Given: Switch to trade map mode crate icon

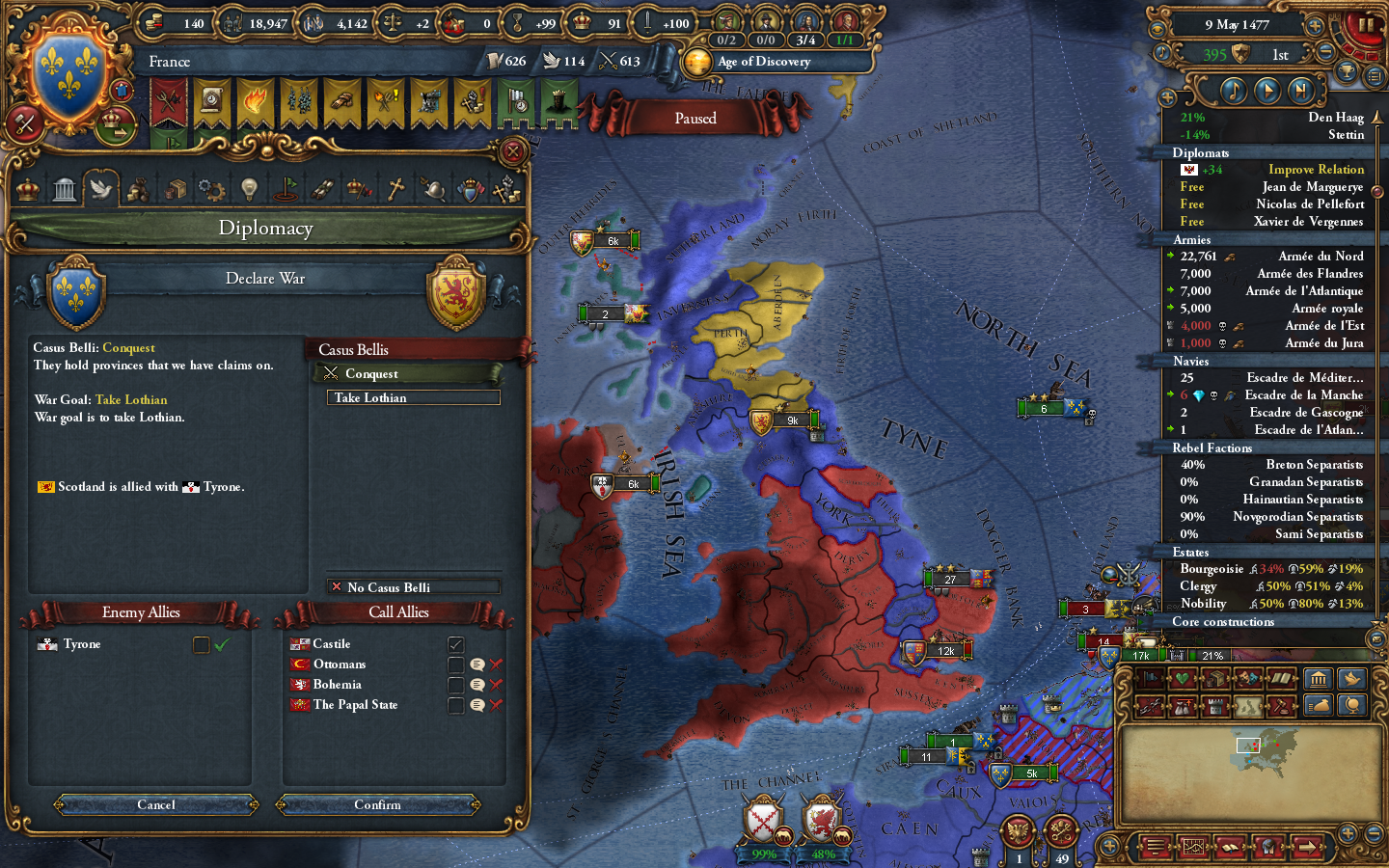Looking at the screenshot, I should [x=1215, y=679].
